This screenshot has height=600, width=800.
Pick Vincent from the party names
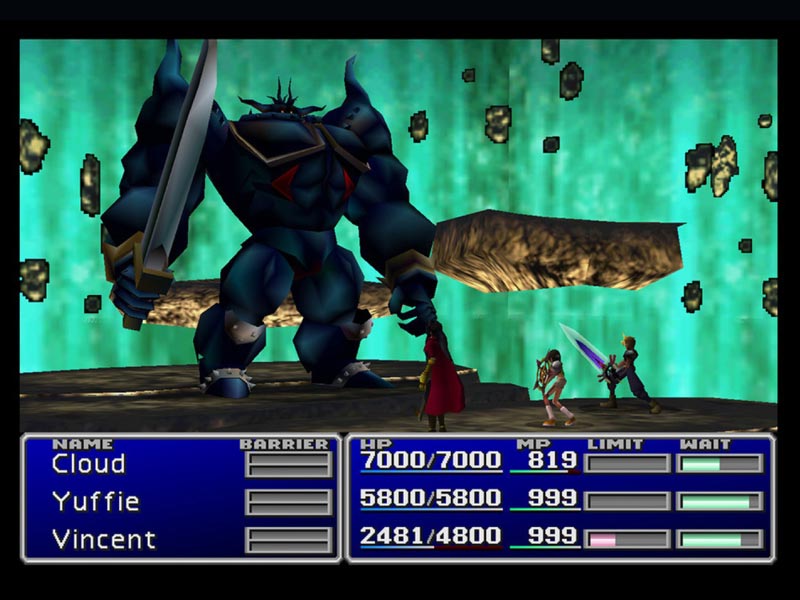pos(104,540)
